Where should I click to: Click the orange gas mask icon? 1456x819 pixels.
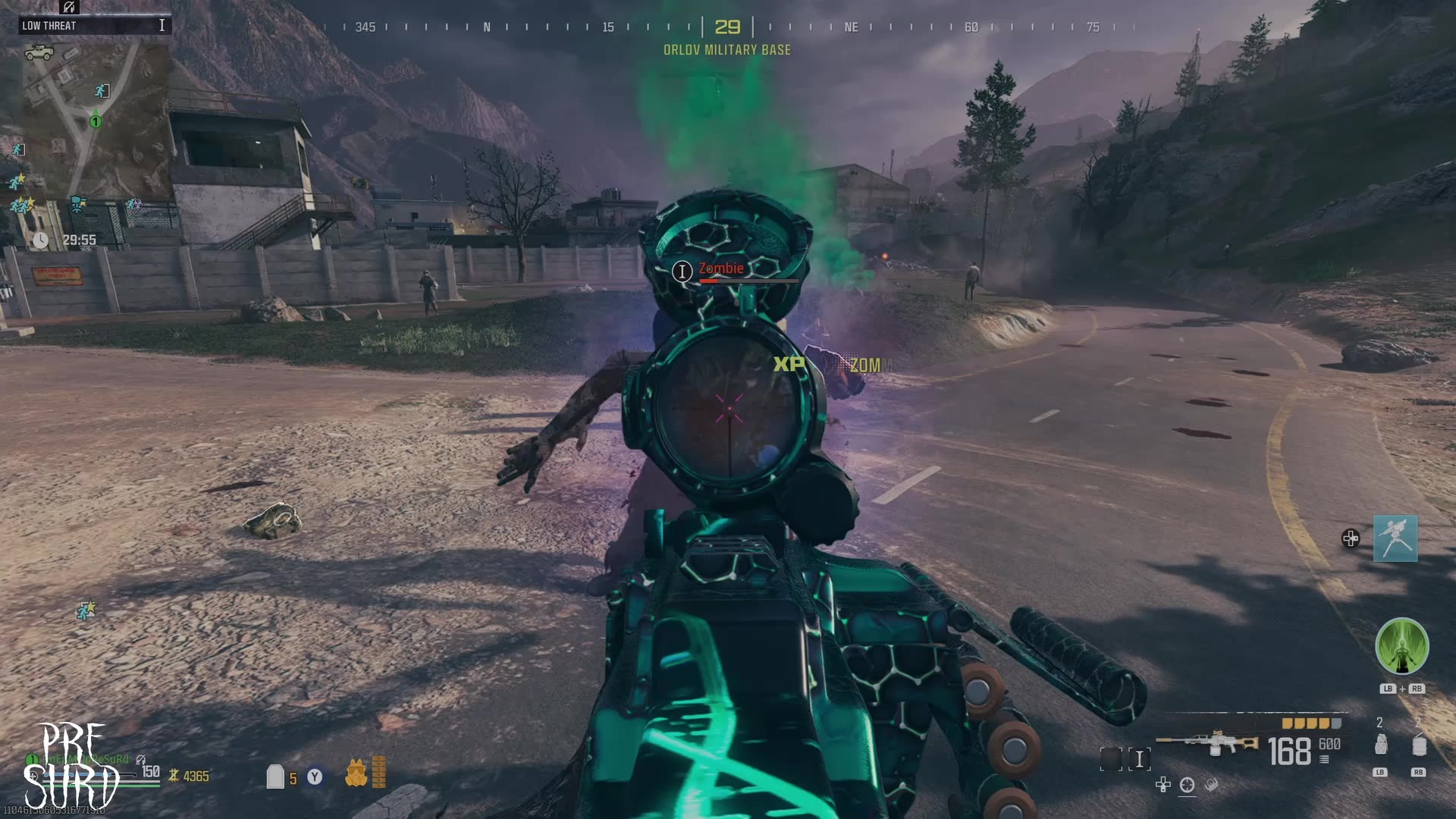pyautogui.click(x=356, y=773)
